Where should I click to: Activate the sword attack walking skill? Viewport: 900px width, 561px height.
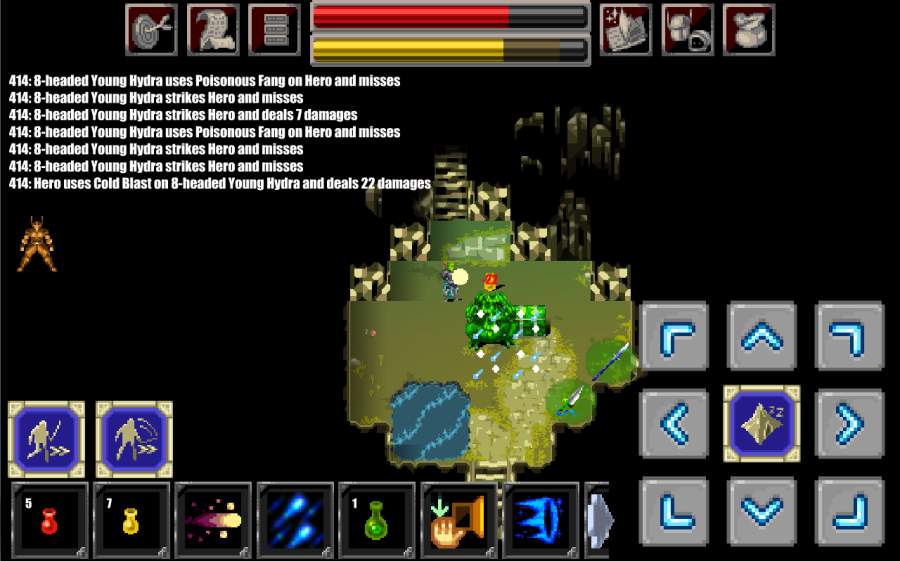coord(46,439)
